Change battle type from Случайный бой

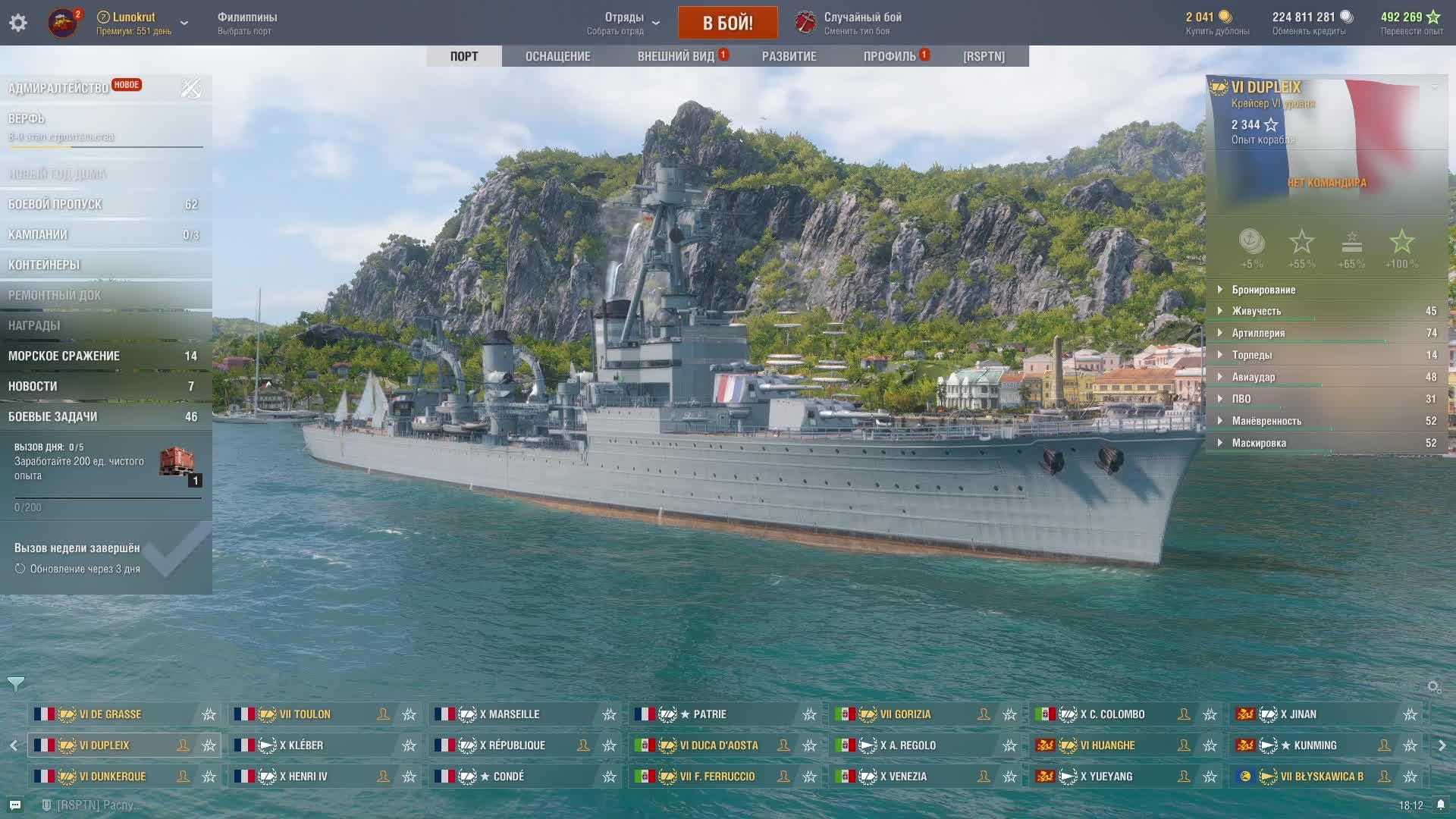(861, 23)
